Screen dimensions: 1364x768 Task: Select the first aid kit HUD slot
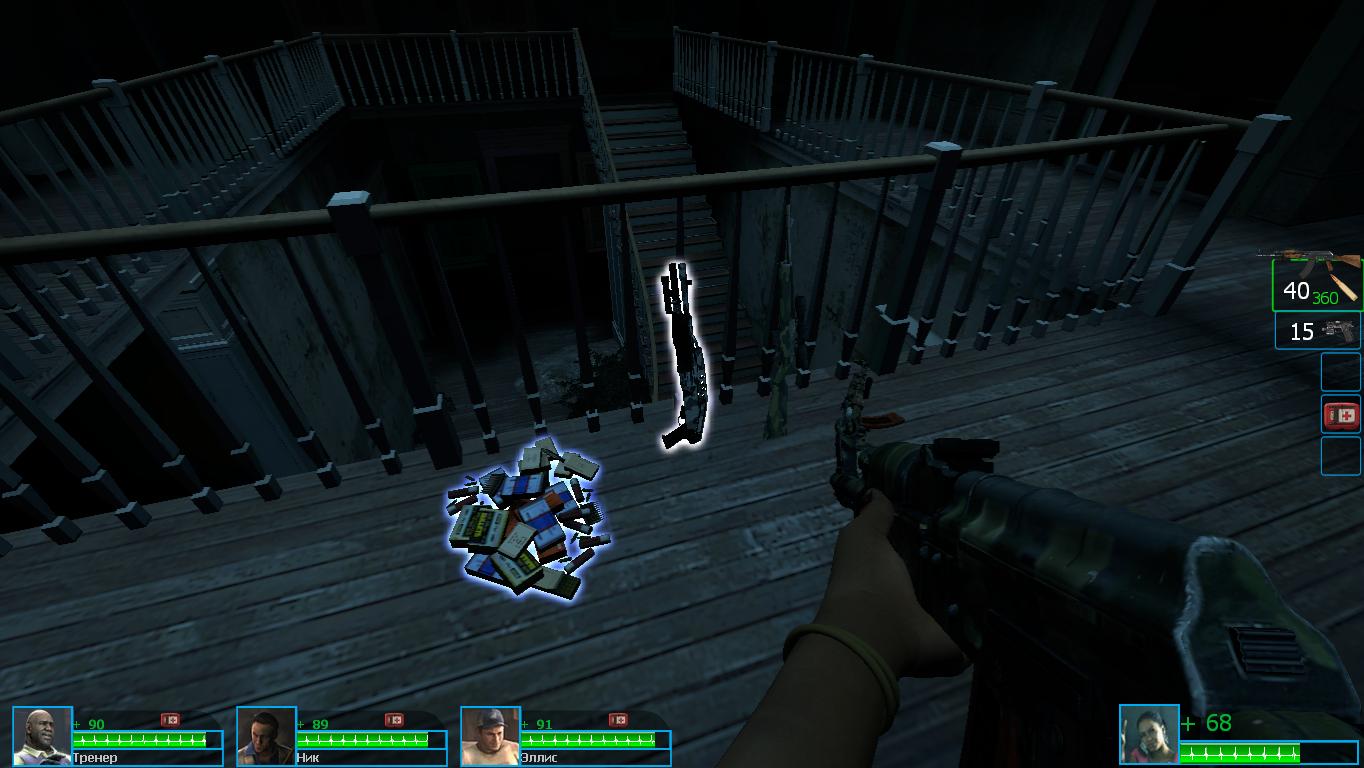pos(1342,413)
